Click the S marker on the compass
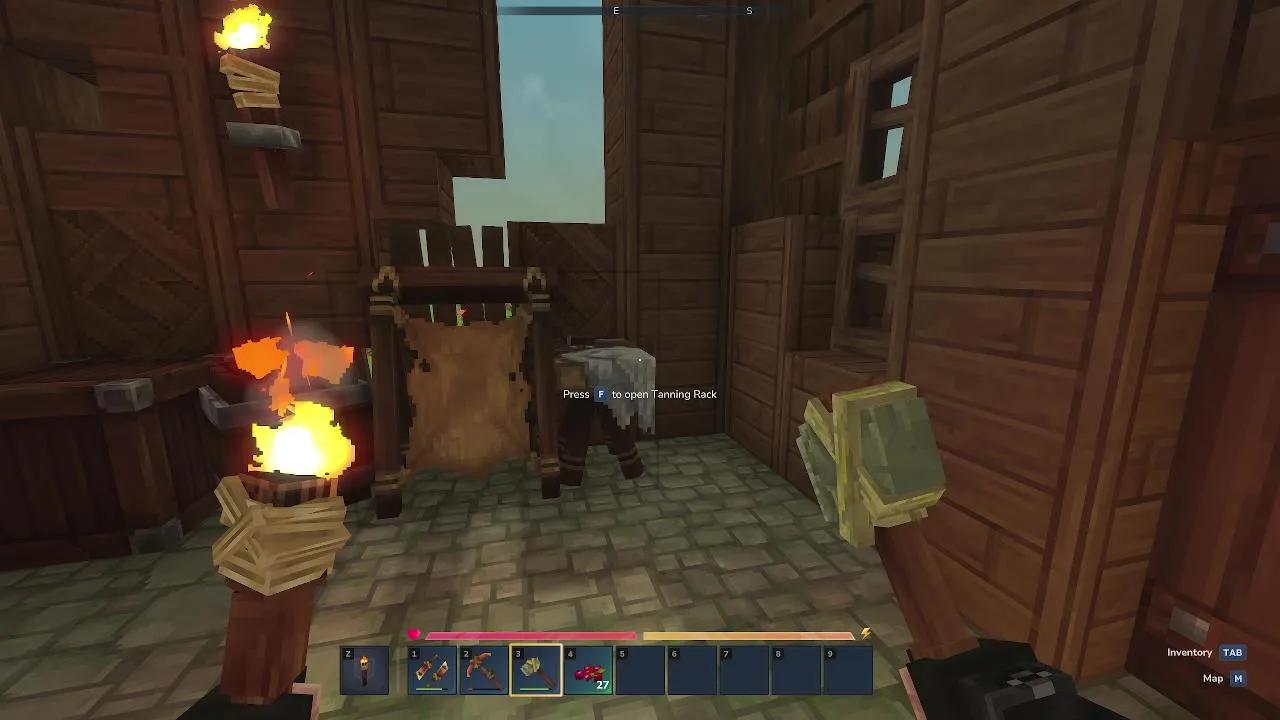This screenshot has width=1280, height=720. pyautogui.click(x=748, y=11)
